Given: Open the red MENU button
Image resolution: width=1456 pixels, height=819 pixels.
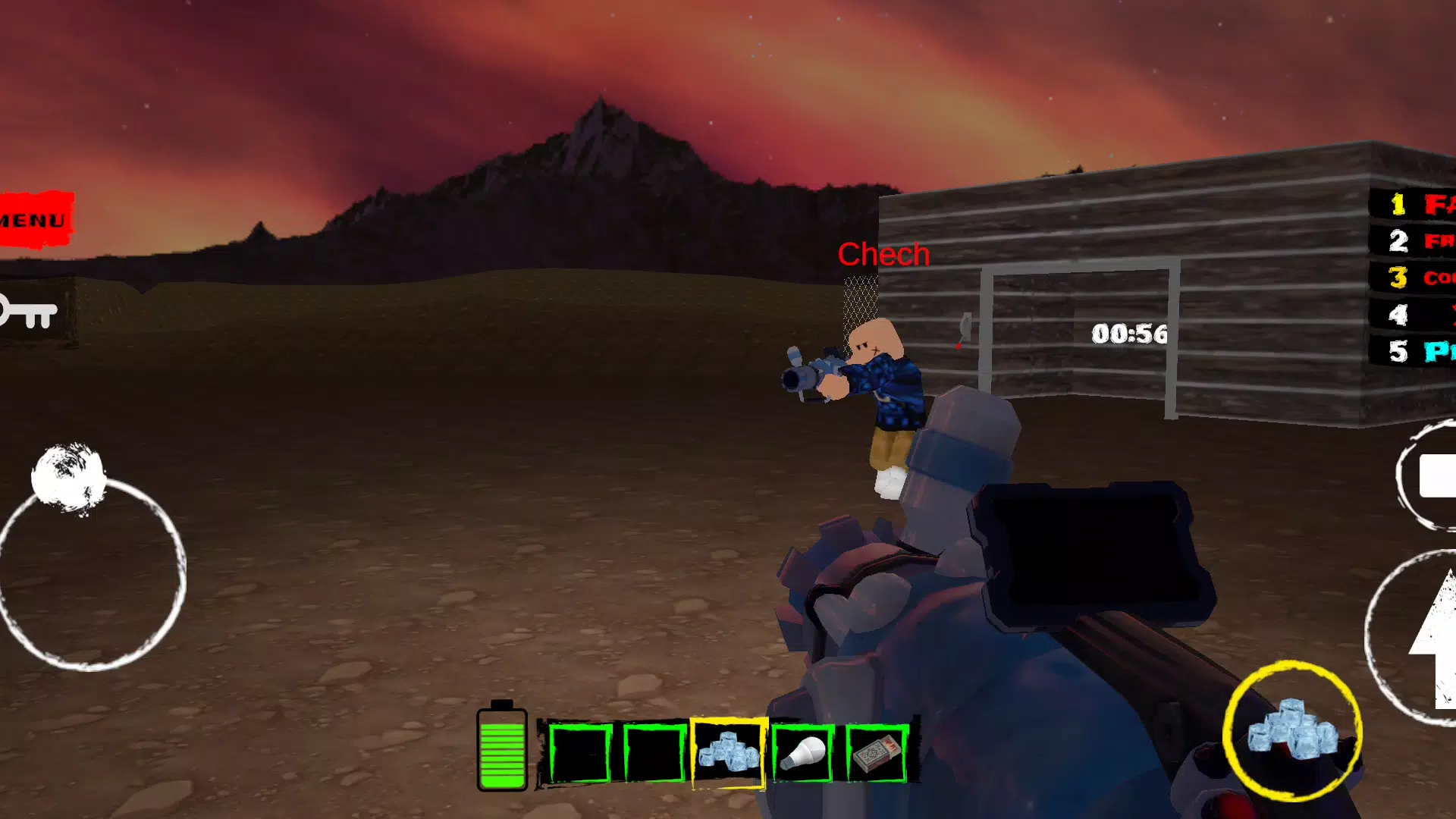Looking at the screenshot, I should [36, 220].
